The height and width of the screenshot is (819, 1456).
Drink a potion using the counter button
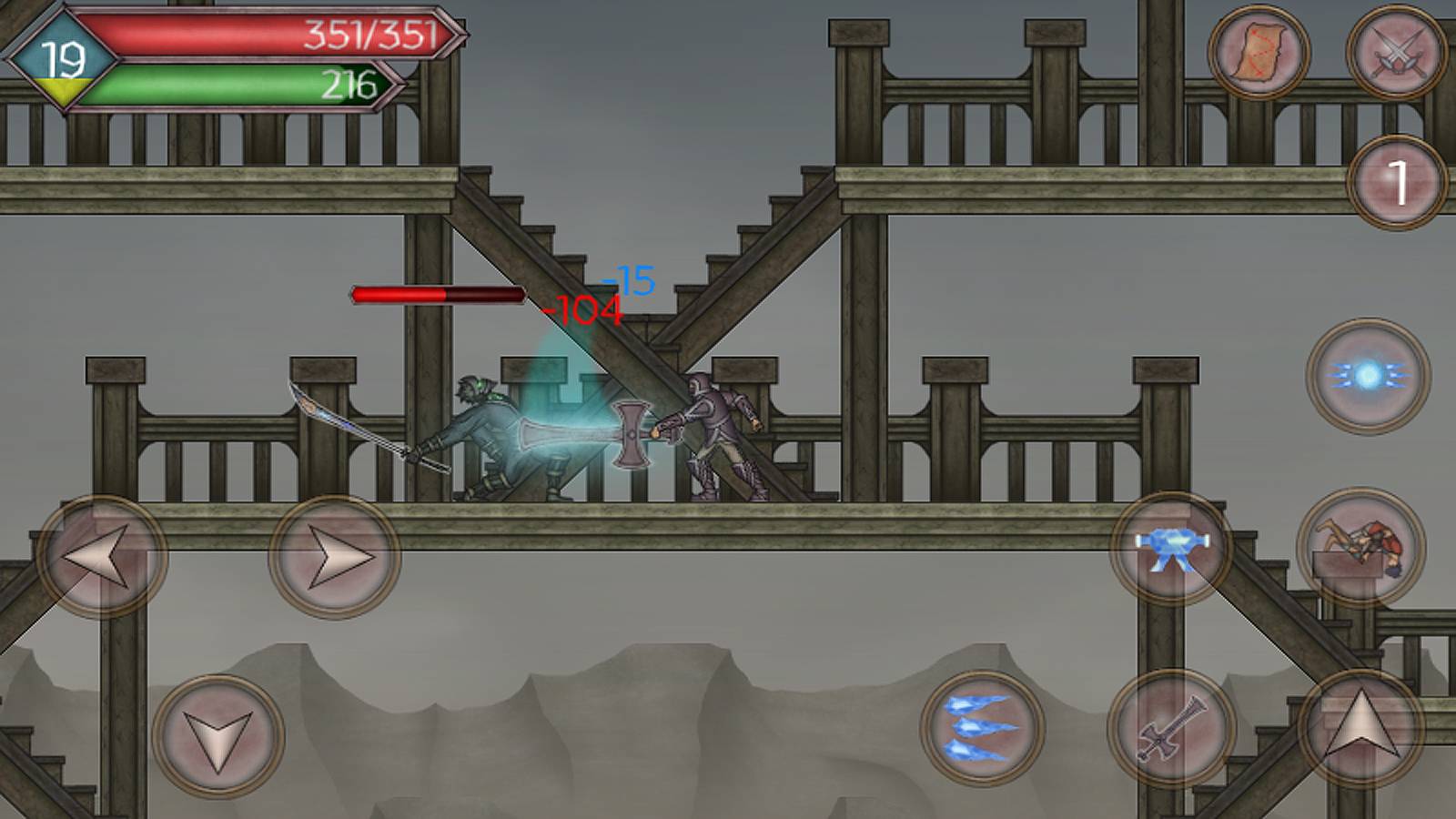[x=1397, y=182]
